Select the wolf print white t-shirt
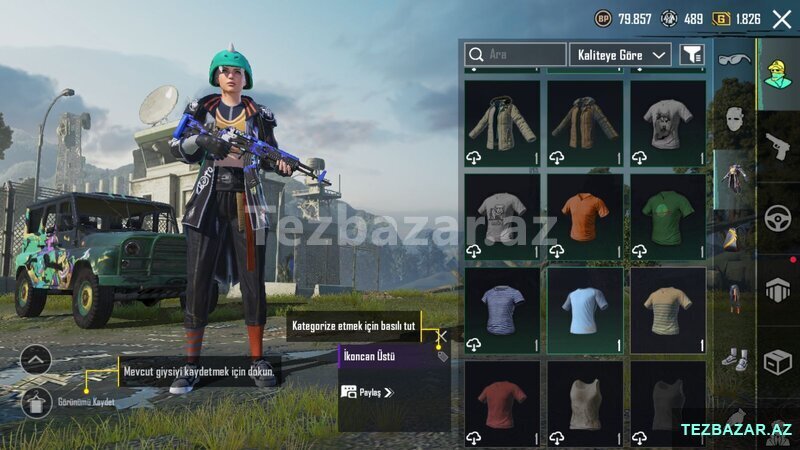This screenshot has height=450, width=800. tap(667, 122)
